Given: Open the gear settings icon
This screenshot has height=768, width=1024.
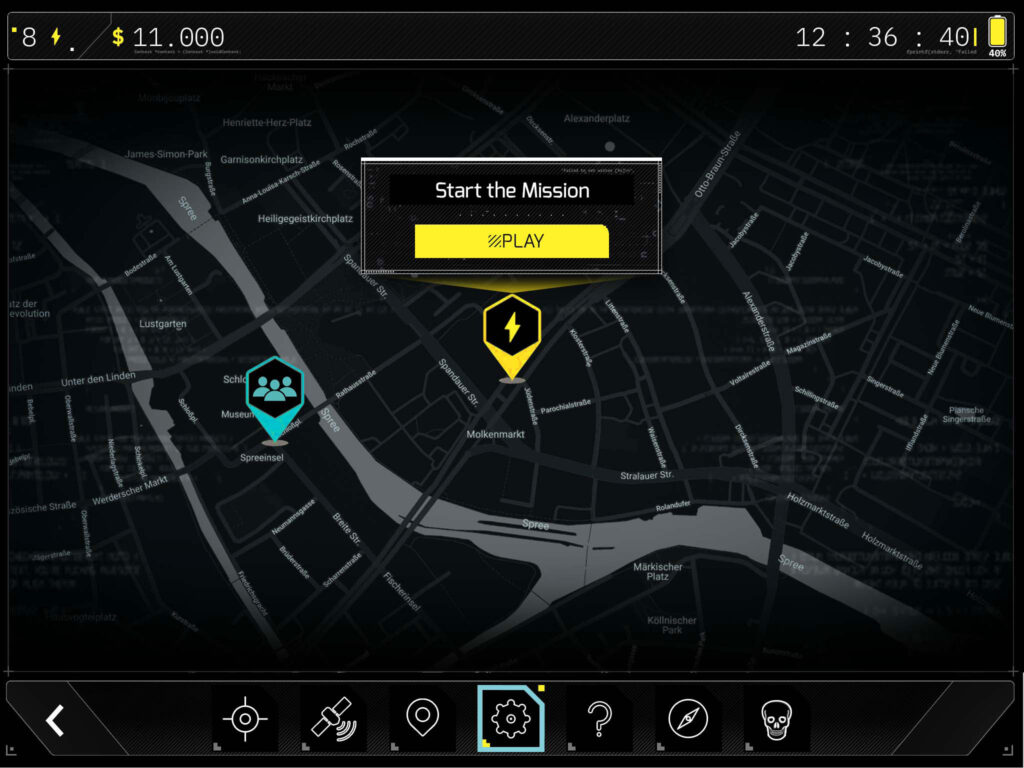Looking at the screenshot, I should [510, 719].
